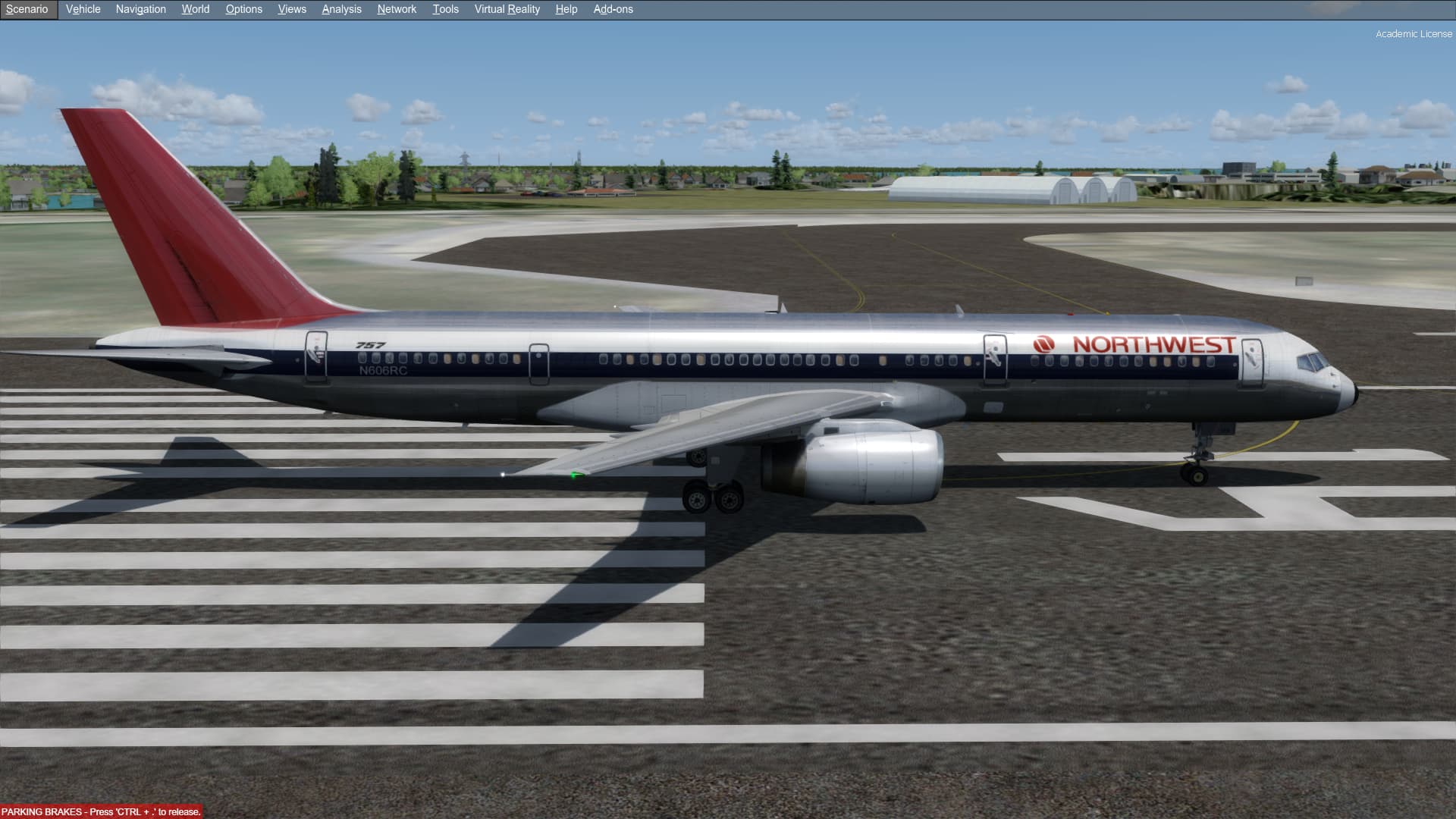1456x819 pixels.
Task: Open the Vehicle menu
Action: pos(83,9)
